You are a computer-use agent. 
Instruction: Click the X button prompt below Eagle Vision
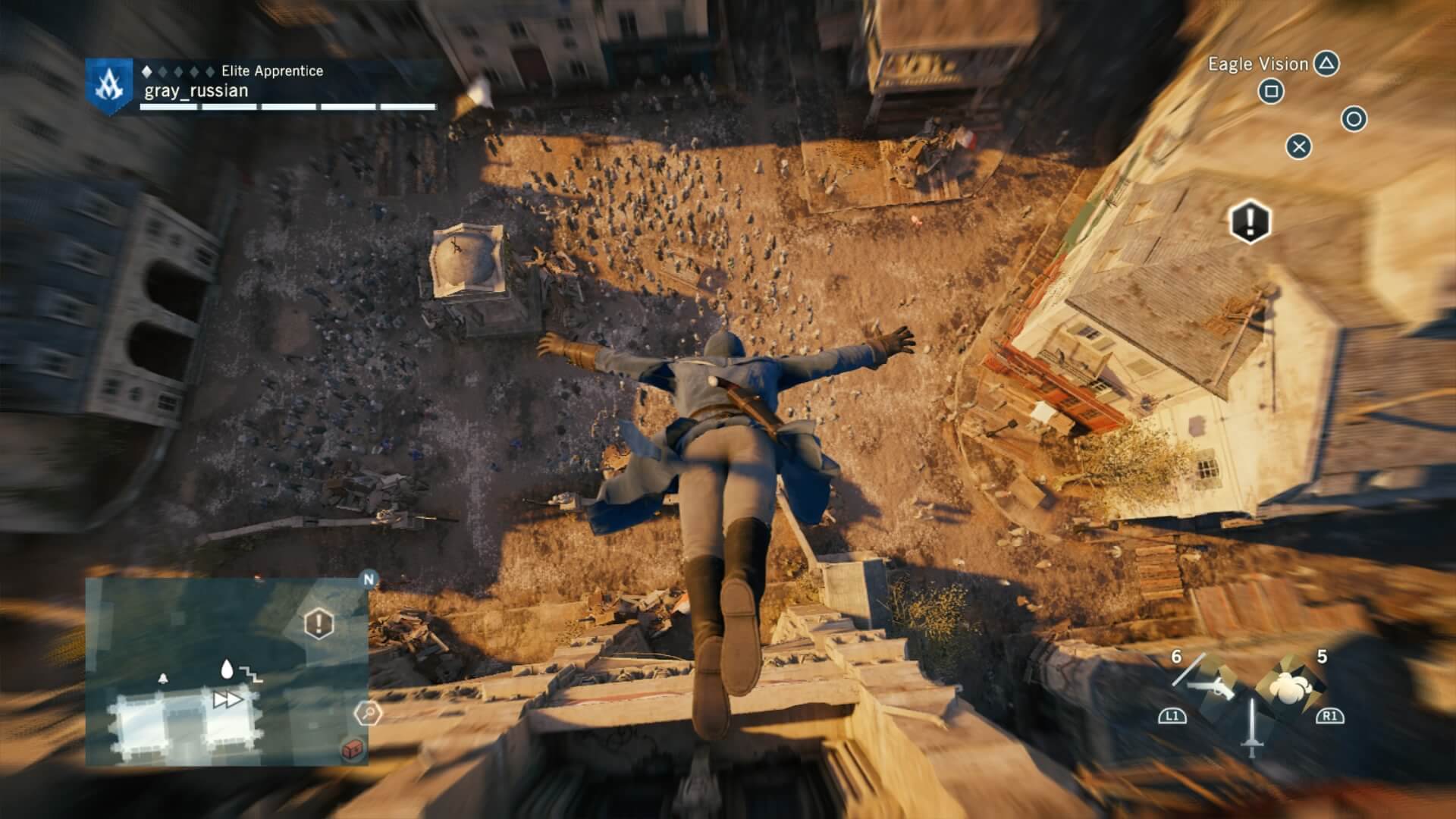coord(1298,147)
